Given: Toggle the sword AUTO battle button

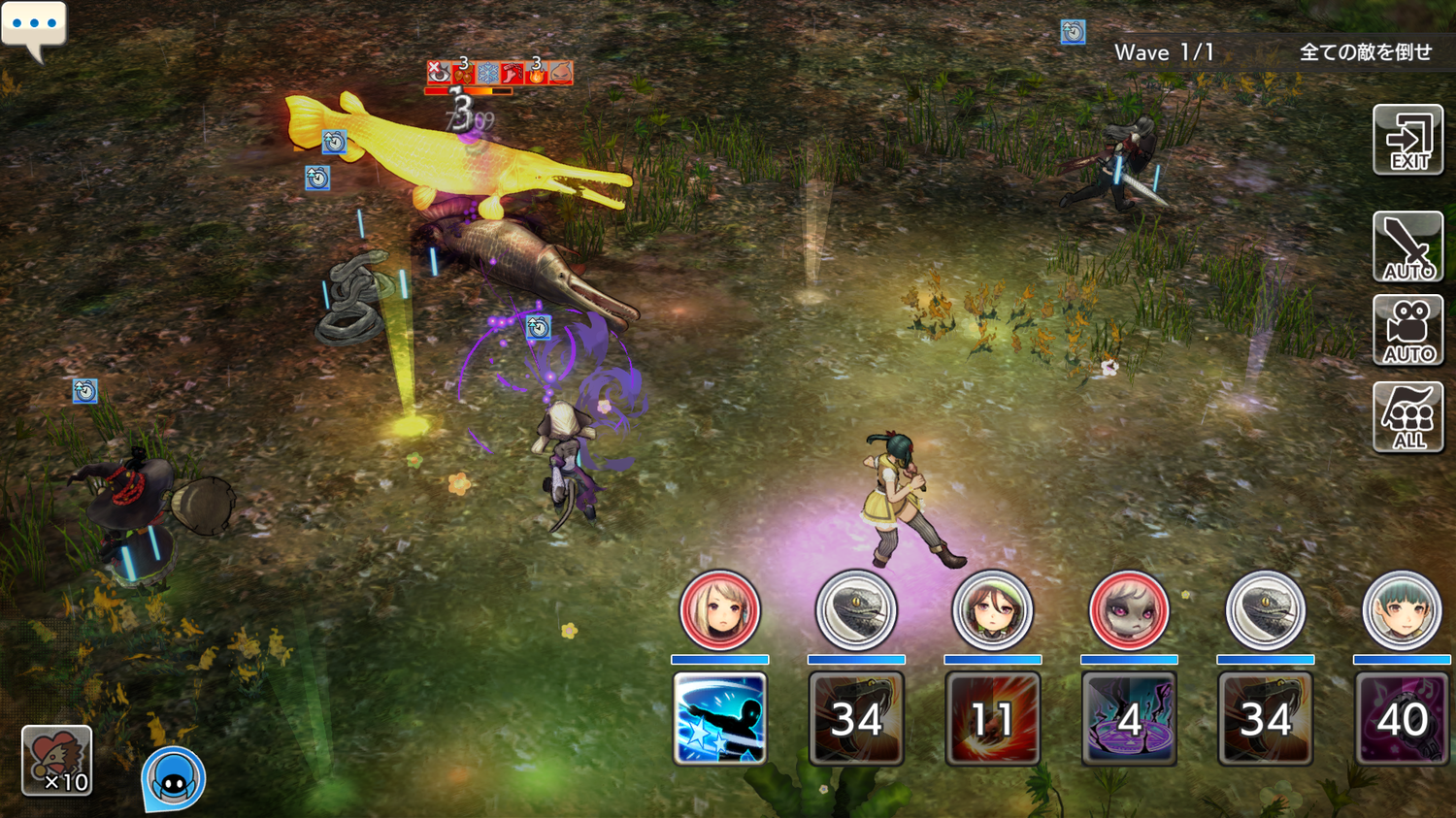Looking at the screenshot, I should pos(1407,246).
